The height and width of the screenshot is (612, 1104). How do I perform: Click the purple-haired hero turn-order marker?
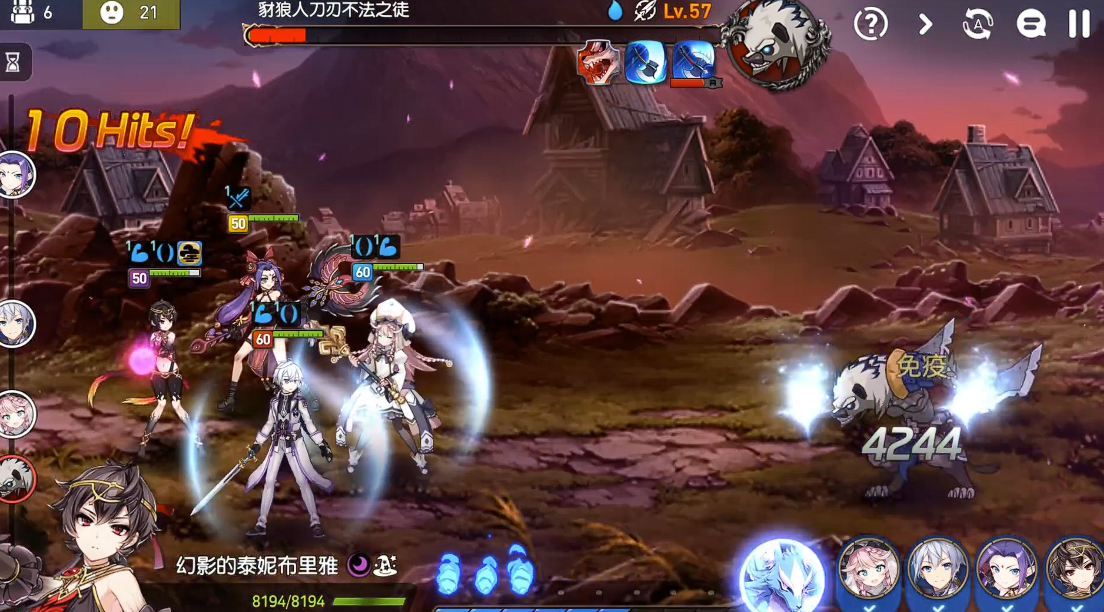click(x=16, y=175)
